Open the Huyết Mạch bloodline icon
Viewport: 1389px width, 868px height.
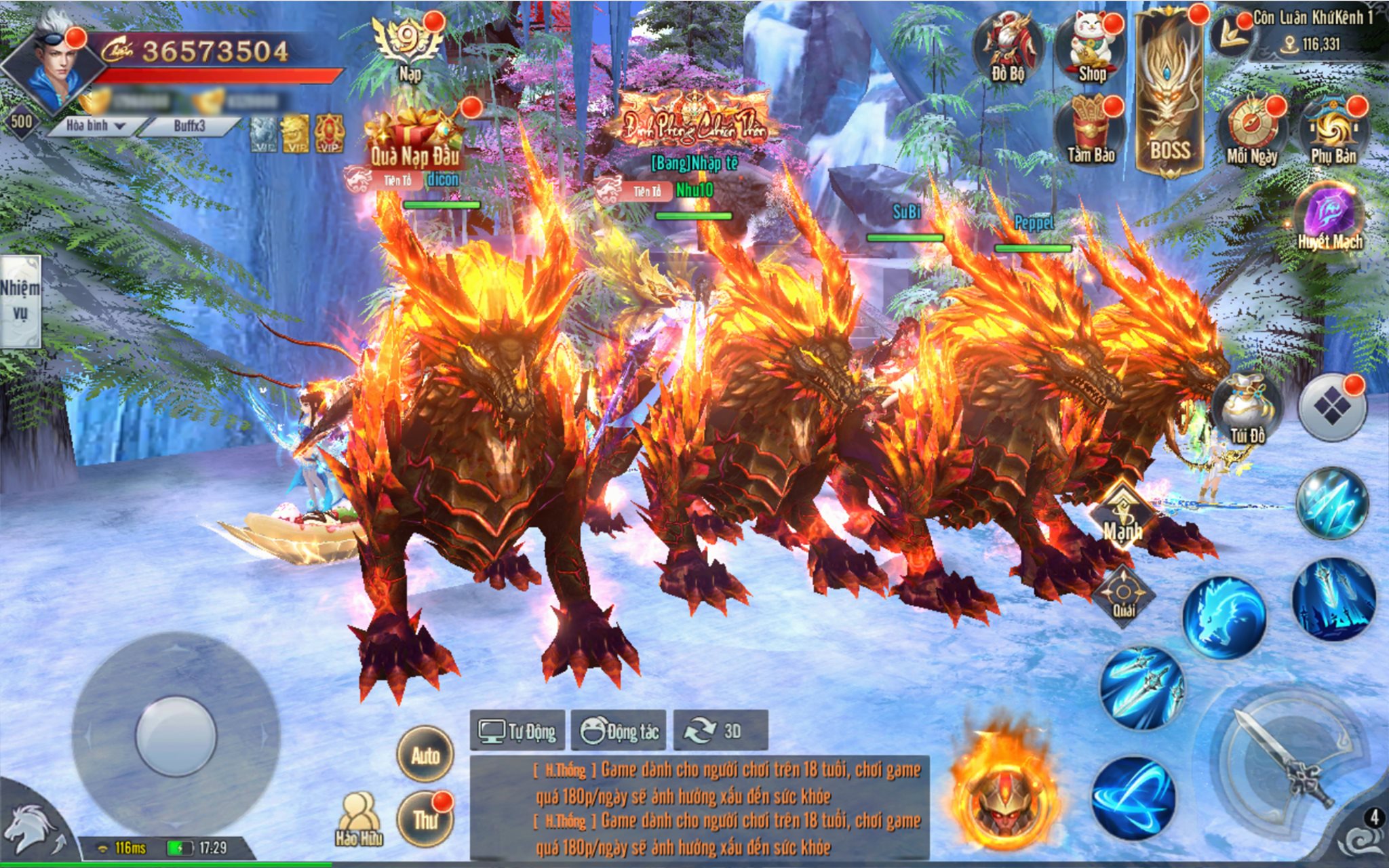point(1329,216)
